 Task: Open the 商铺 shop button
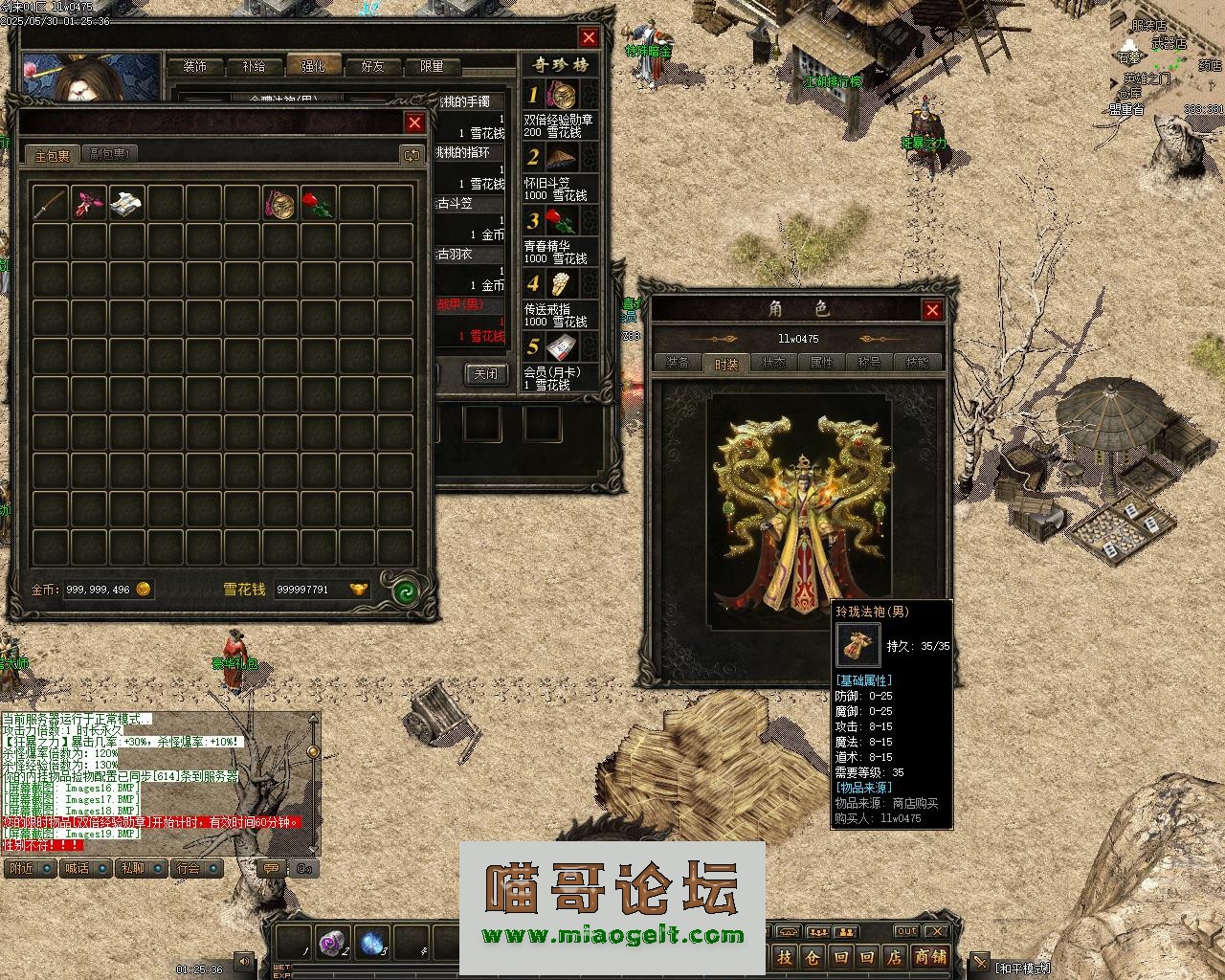(929, 957)
